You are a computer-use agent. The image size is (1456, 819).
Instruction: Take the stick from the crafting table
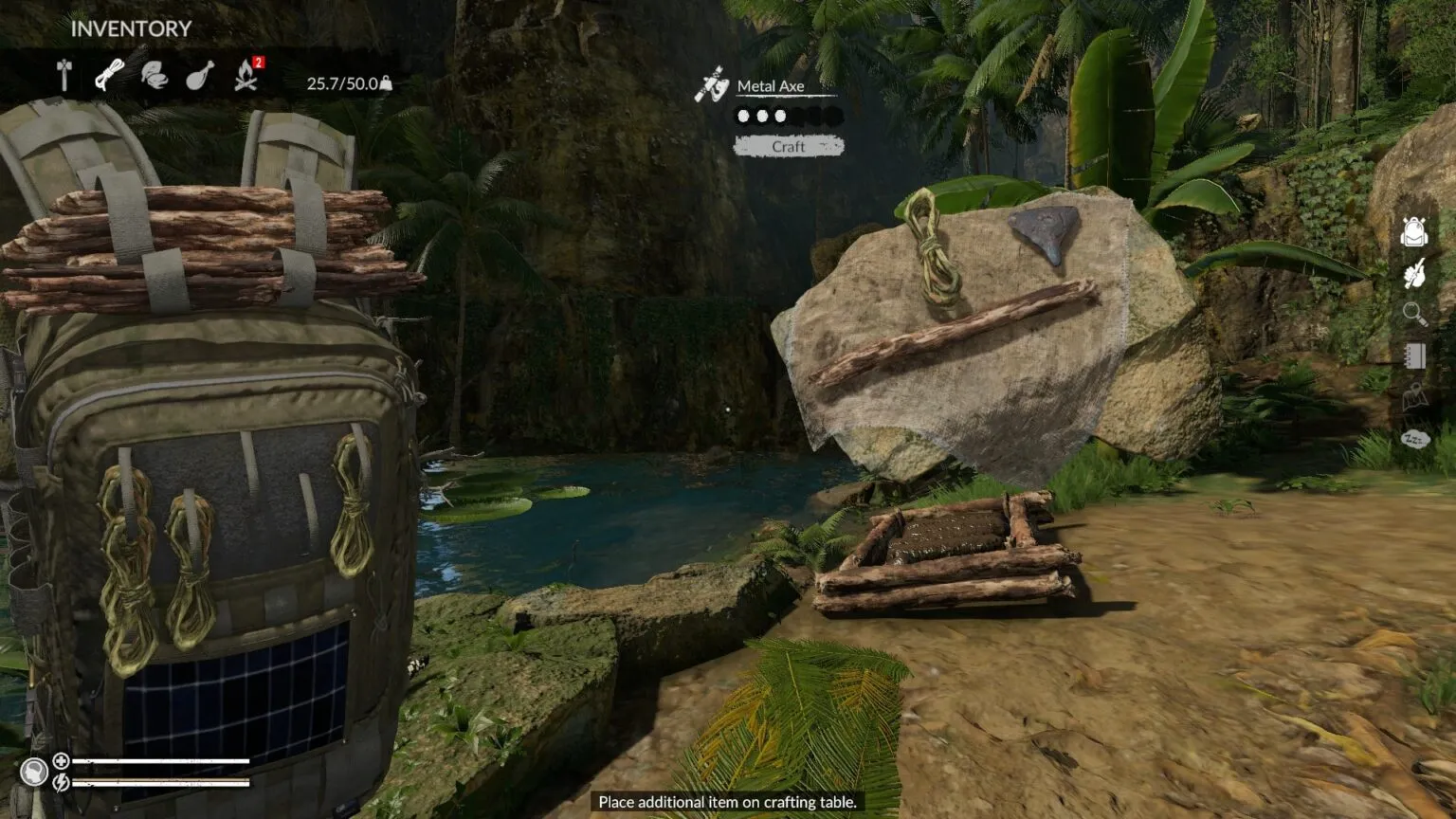(x=954, y=331)
